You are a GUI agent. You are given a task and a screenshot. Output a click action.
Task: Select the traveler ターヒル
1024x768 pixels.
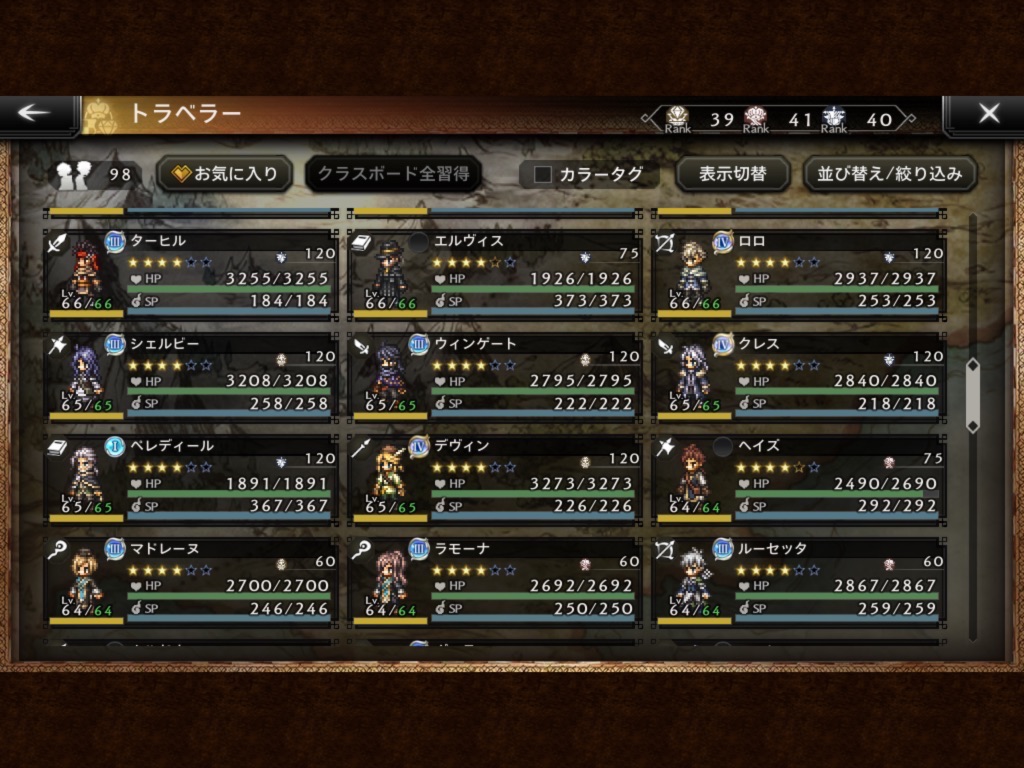tap(190, 272)
